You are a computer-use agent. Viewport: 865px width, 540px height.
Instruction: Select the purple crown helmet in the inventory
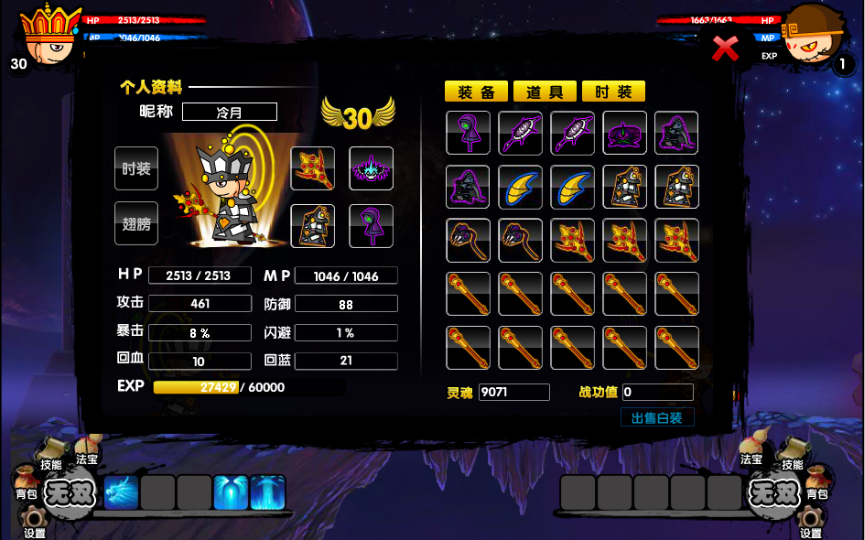click(624, 133)
